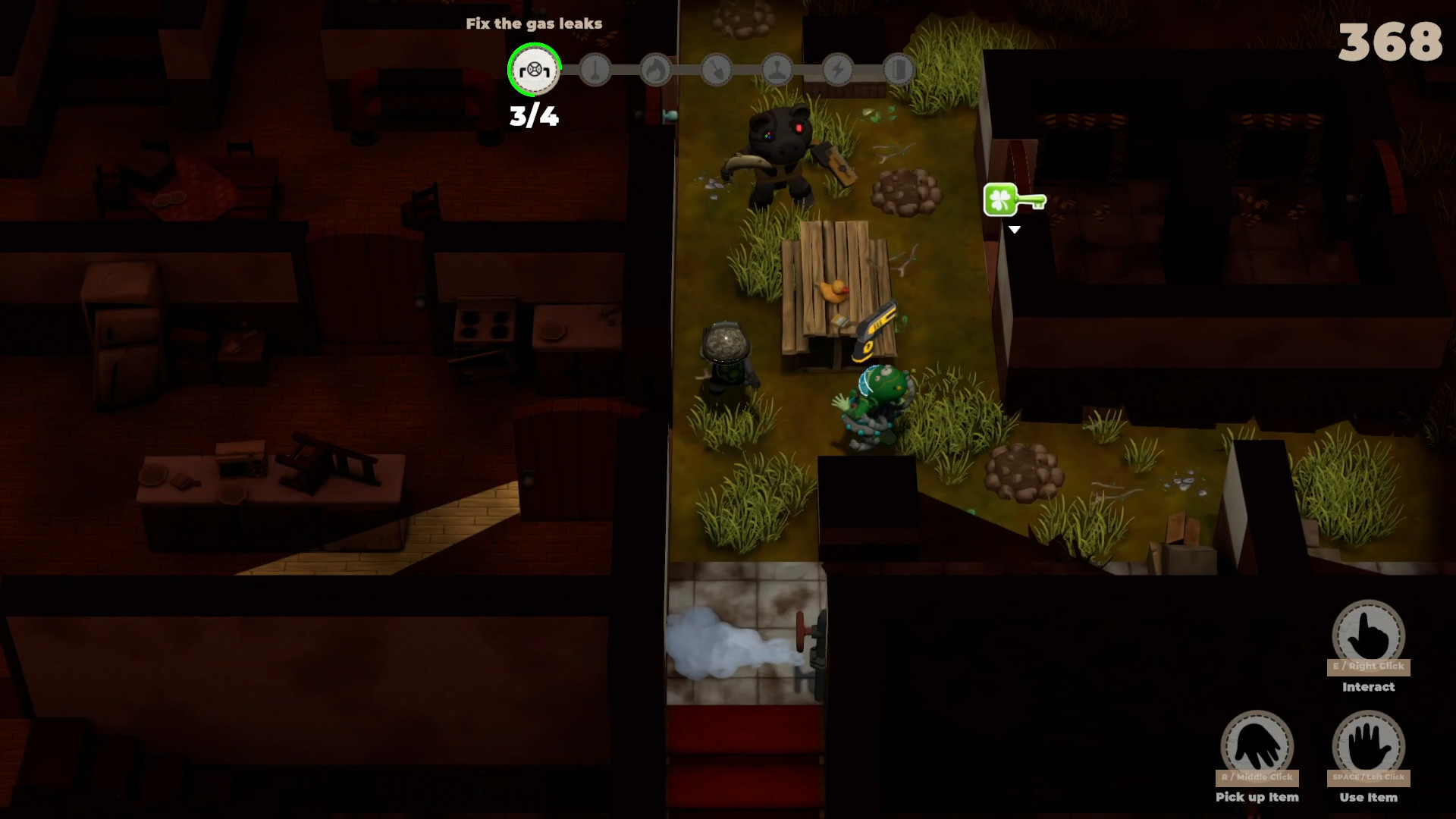Select the gas valve objective icon
Image resolution: width=1456 pixels, height=819 pixels.
pos(533,70)
